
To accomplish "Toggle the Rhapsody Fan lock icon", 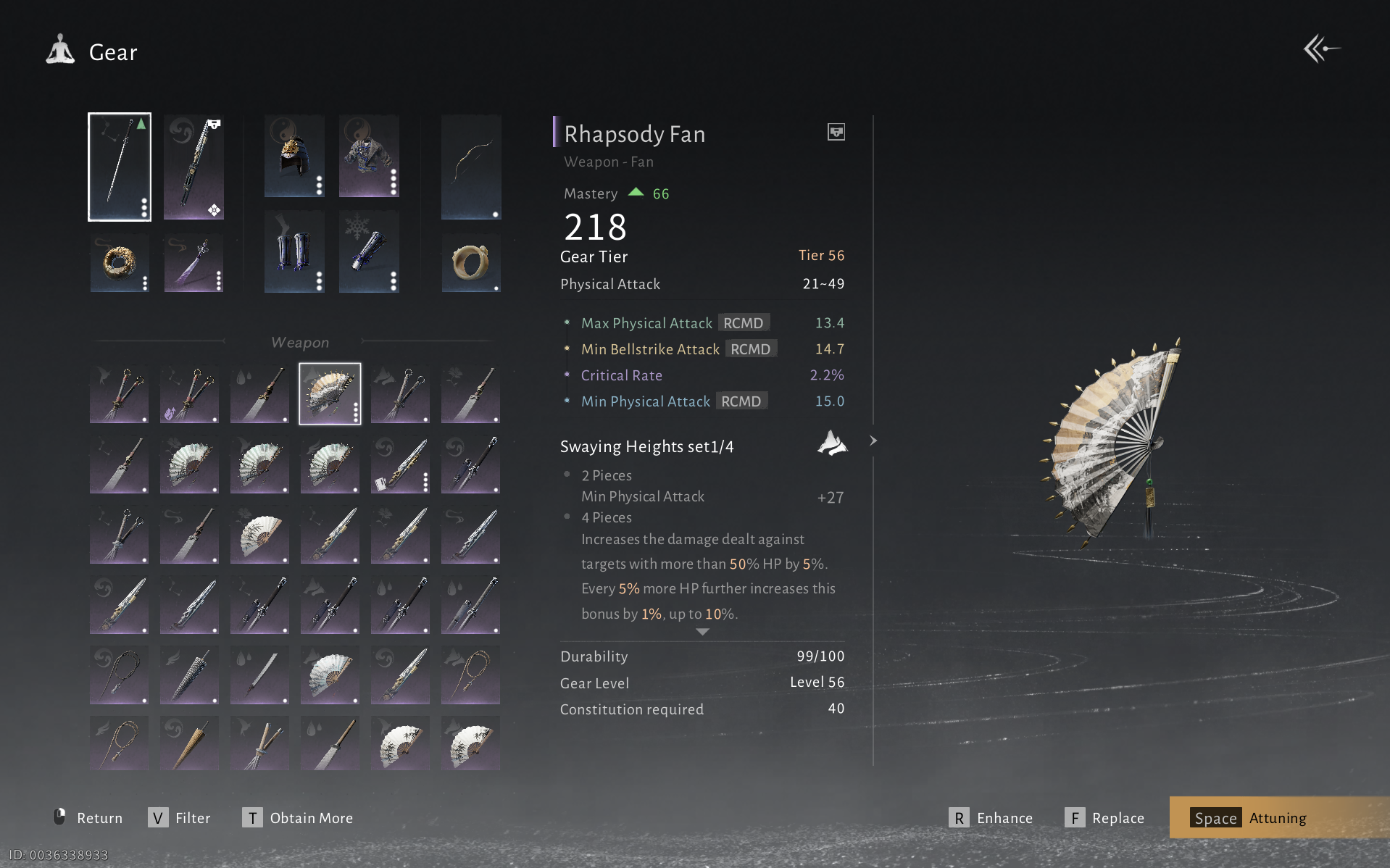I will 836,132.
